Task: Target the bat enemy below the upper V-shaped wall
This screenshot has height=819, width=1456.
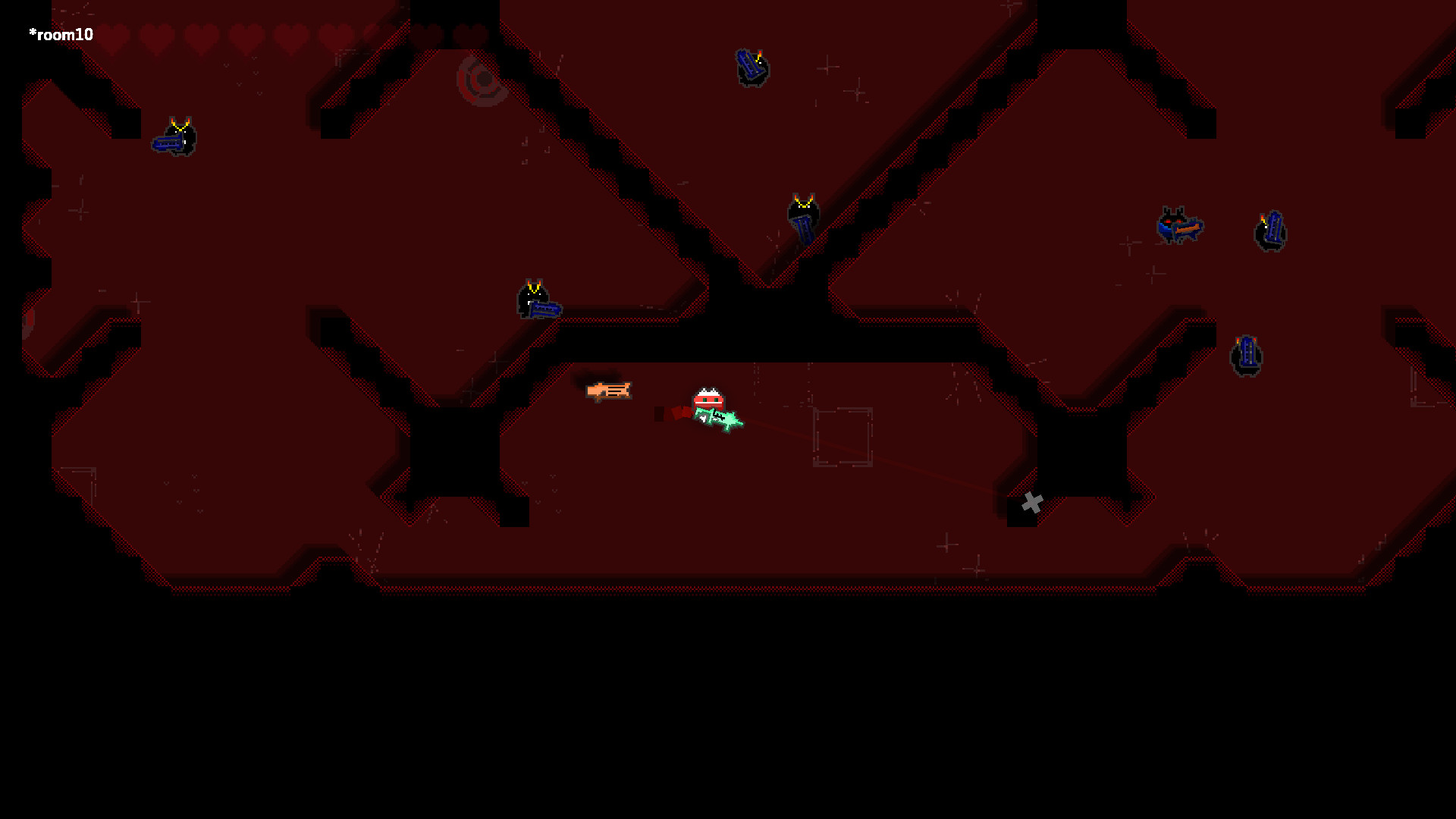Action: (x=804, y=215)
